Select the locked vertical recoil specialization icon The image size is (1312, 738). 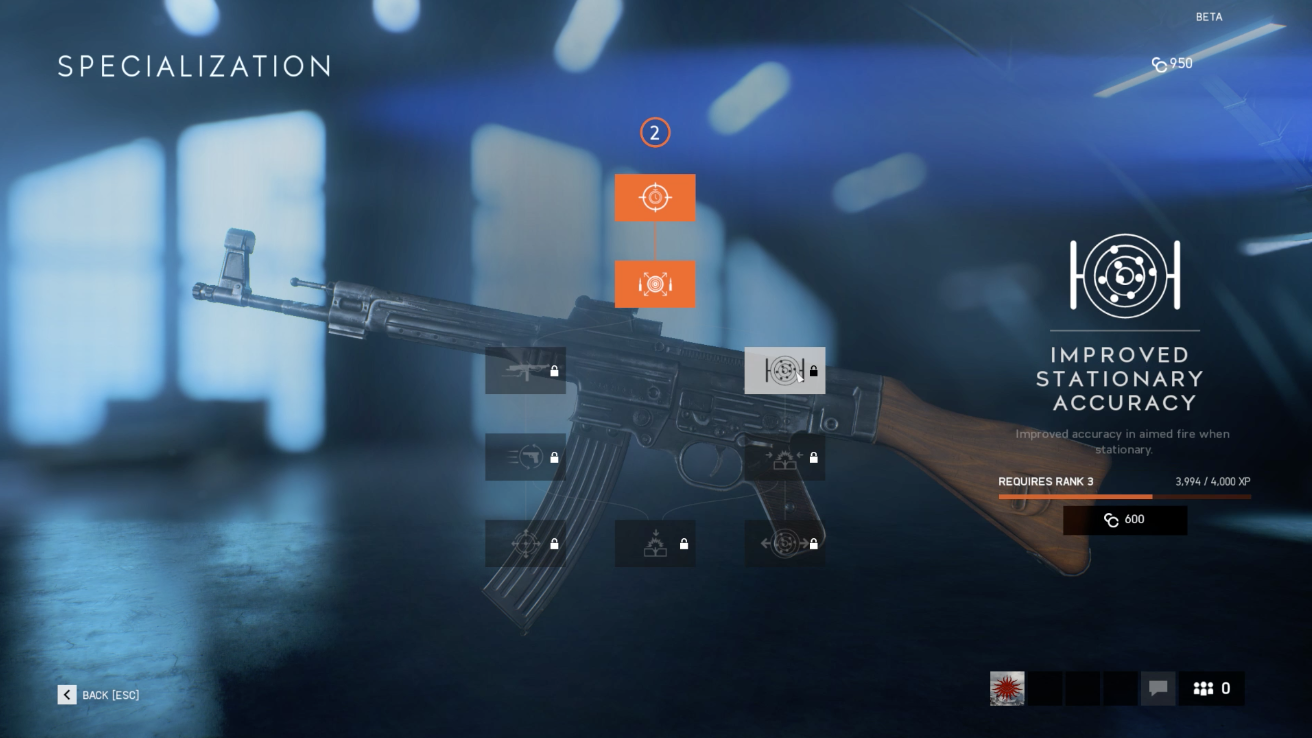[785, 457]
